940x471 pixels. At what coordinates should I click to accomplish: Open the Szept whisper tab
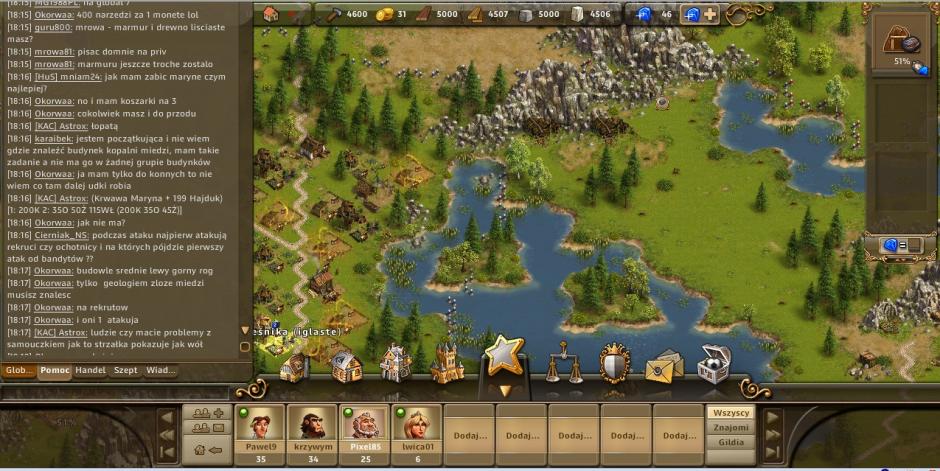point(125,370)
